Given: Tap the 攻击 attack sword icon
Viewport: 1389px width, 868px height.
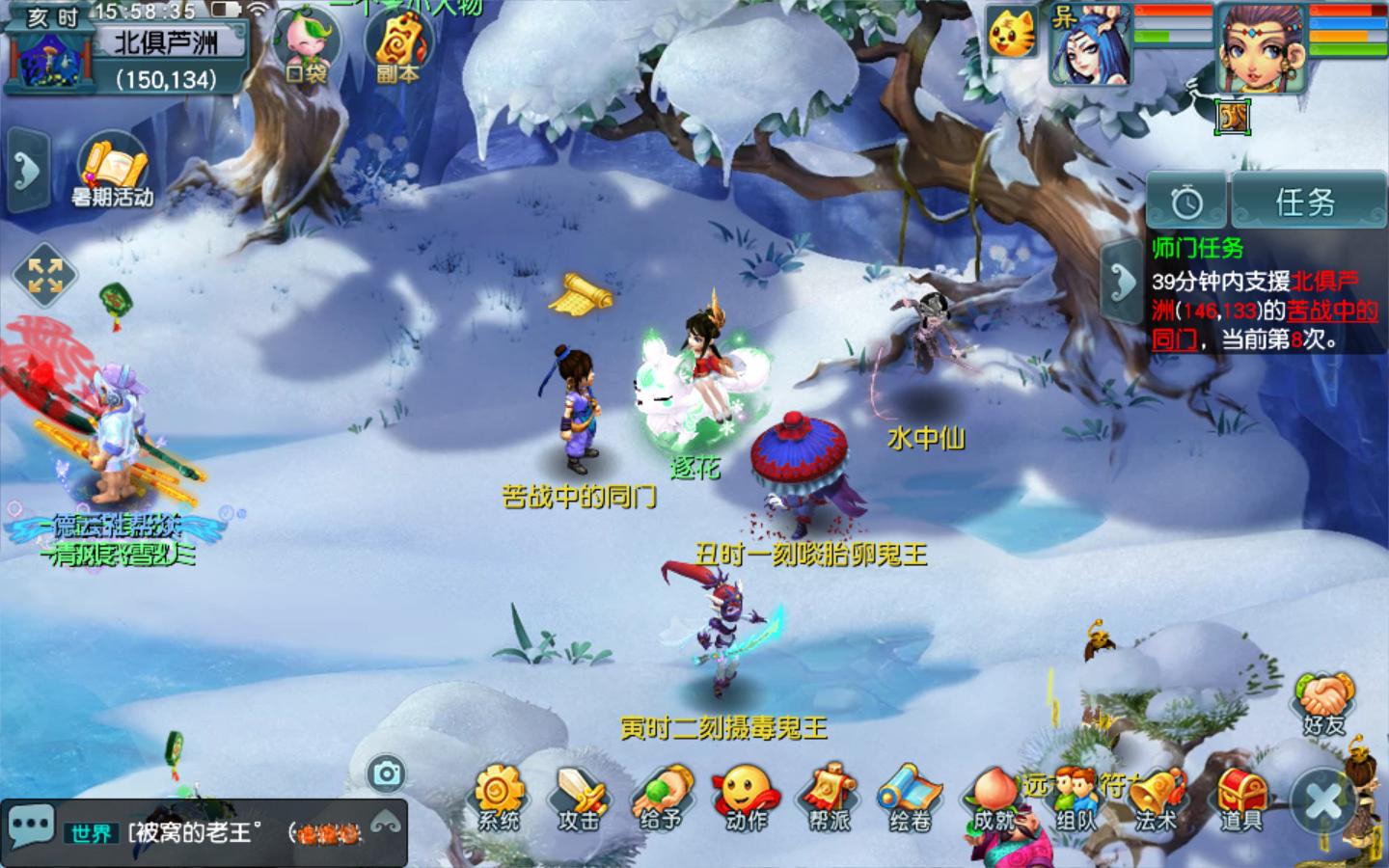Looking at the screenshot, I should point(579,797).
